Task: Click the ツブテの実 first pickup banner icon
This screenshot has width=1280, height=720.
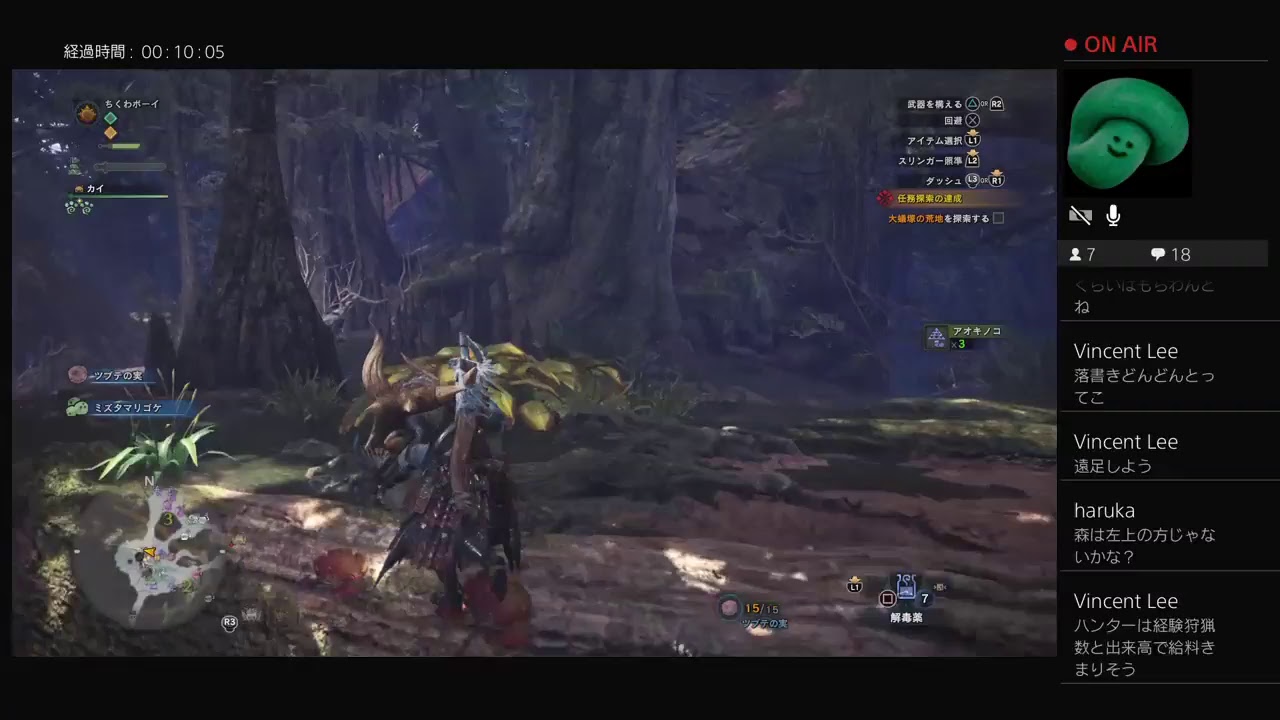Action: point(77,375)
